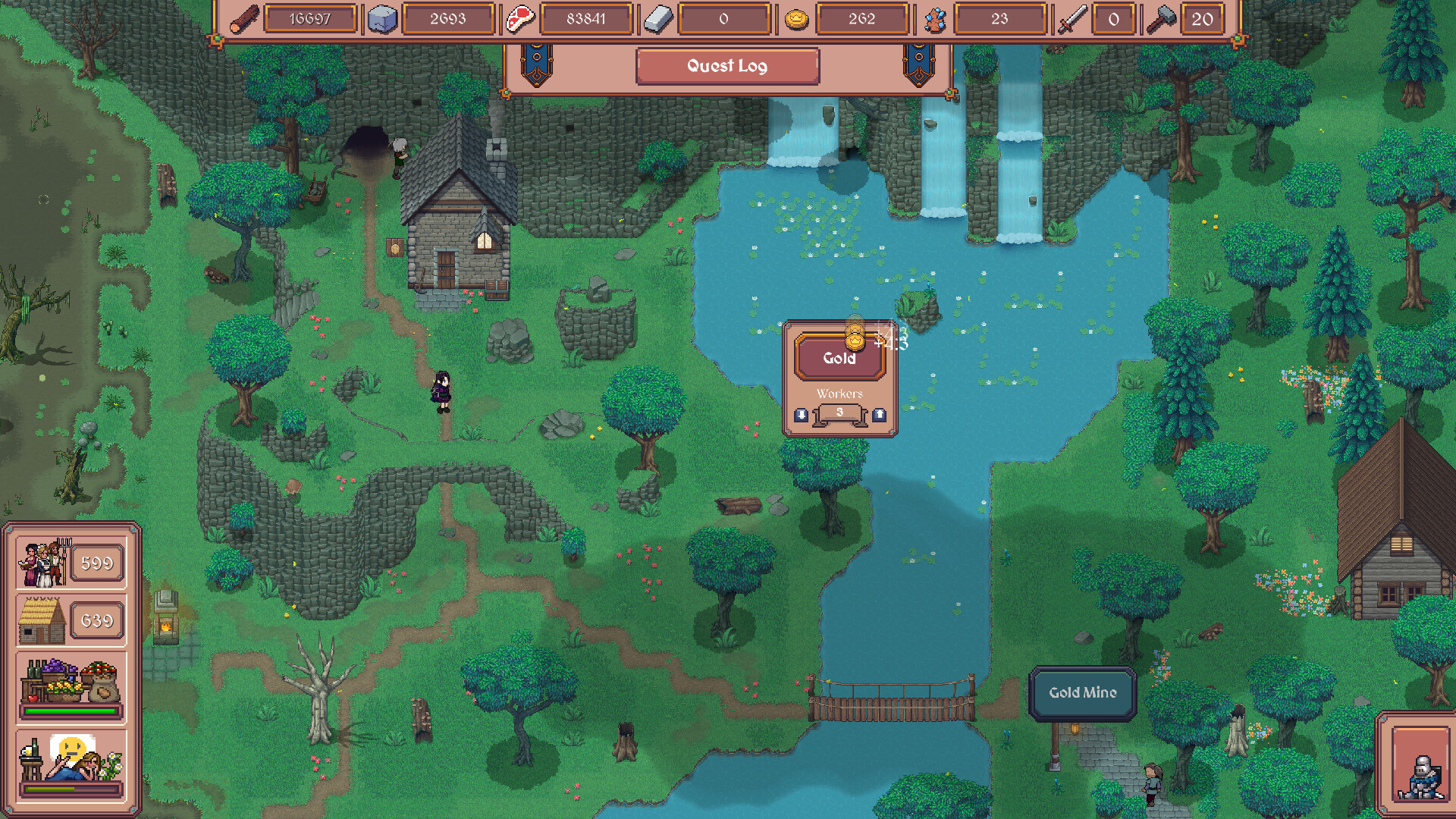Screen dimensions: 1456x819
Task: Click the blue crystal resource icon
Action: (x=935, y=20)
